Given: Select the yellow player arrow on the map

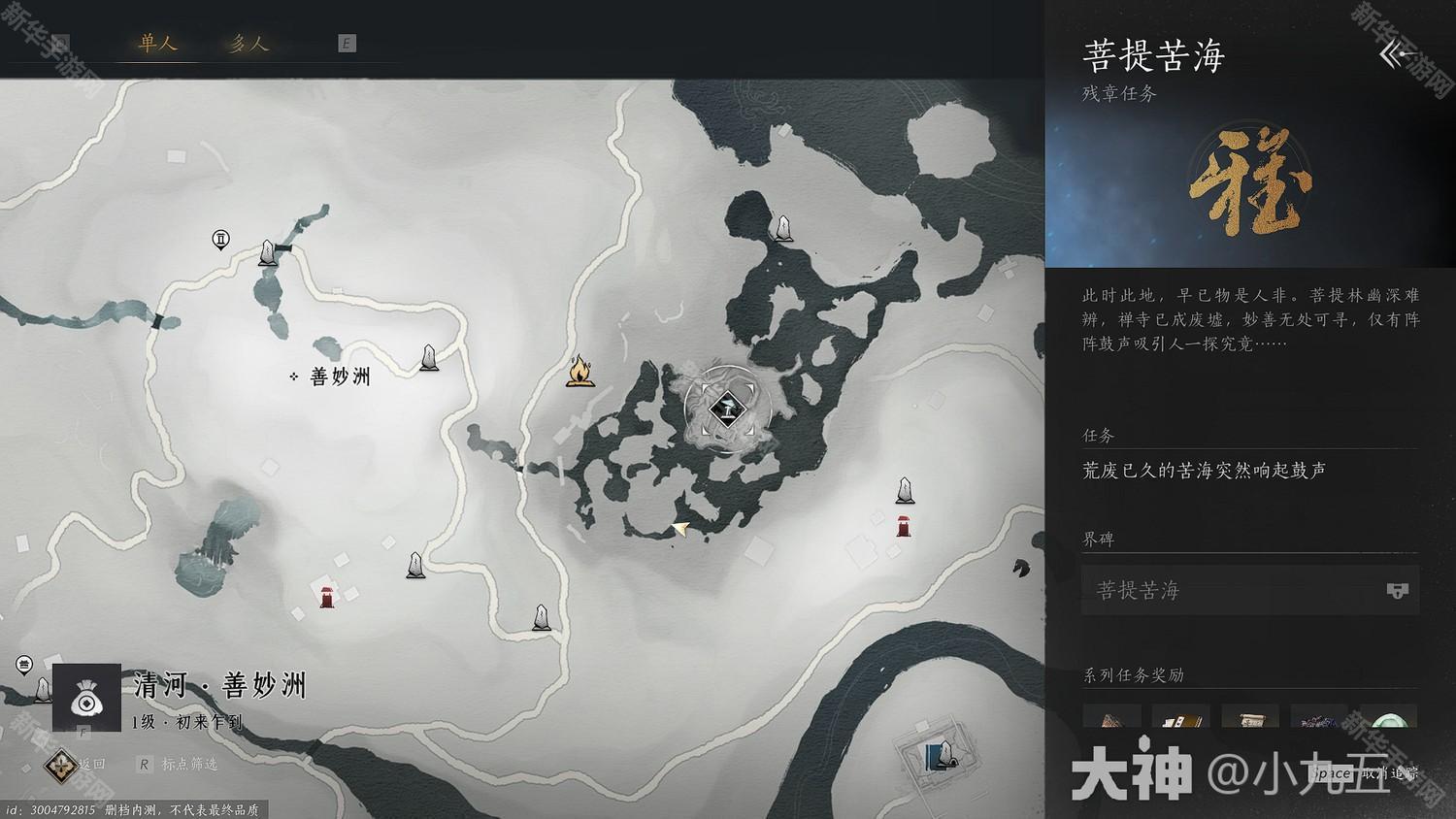Looking at the screenshot, I should (682, 528).
